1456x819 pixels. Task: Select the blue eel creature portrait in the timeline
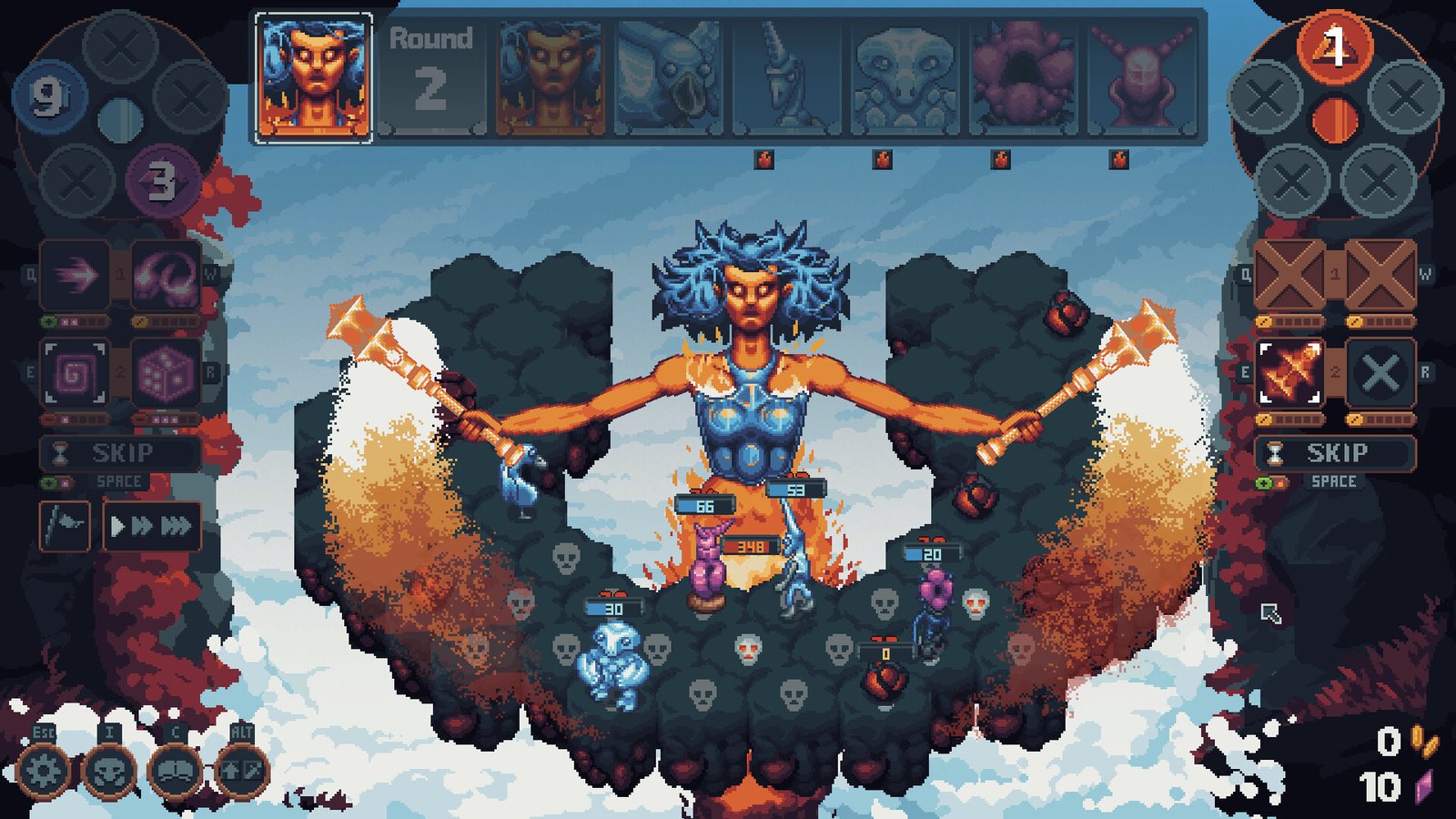coord(669,77)
